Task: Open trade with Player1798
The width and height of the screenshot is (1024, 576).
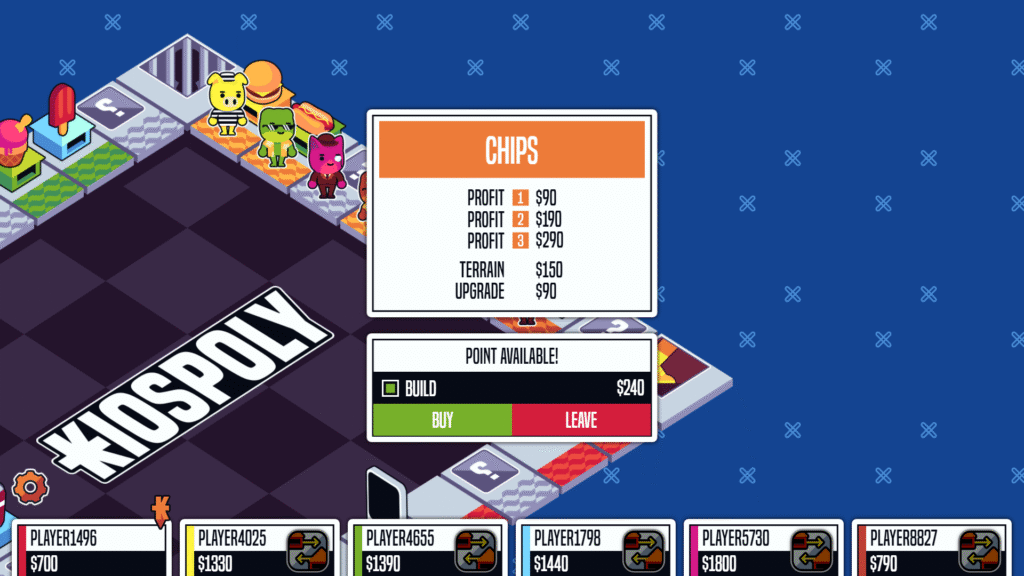Action: point(644,550)
